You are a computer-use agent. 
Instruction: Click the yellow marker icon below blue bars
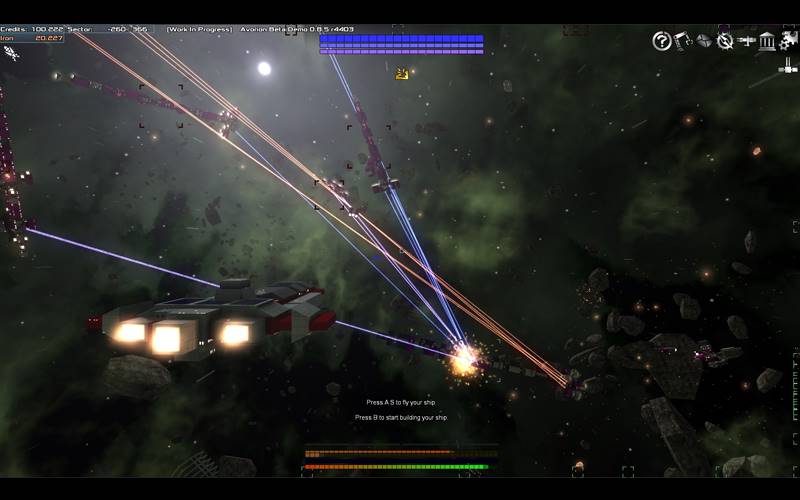(x=402, y=73)
